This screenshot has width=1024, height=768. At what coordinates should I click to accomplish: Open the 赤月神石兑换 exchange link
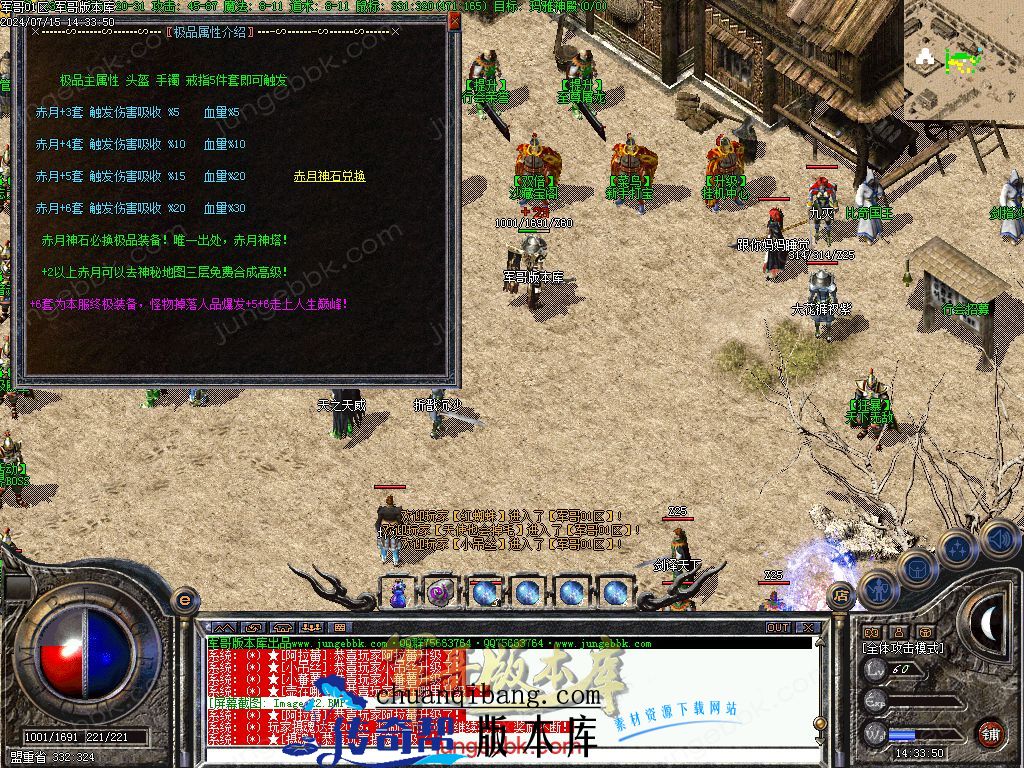click(x=329, y=176)
